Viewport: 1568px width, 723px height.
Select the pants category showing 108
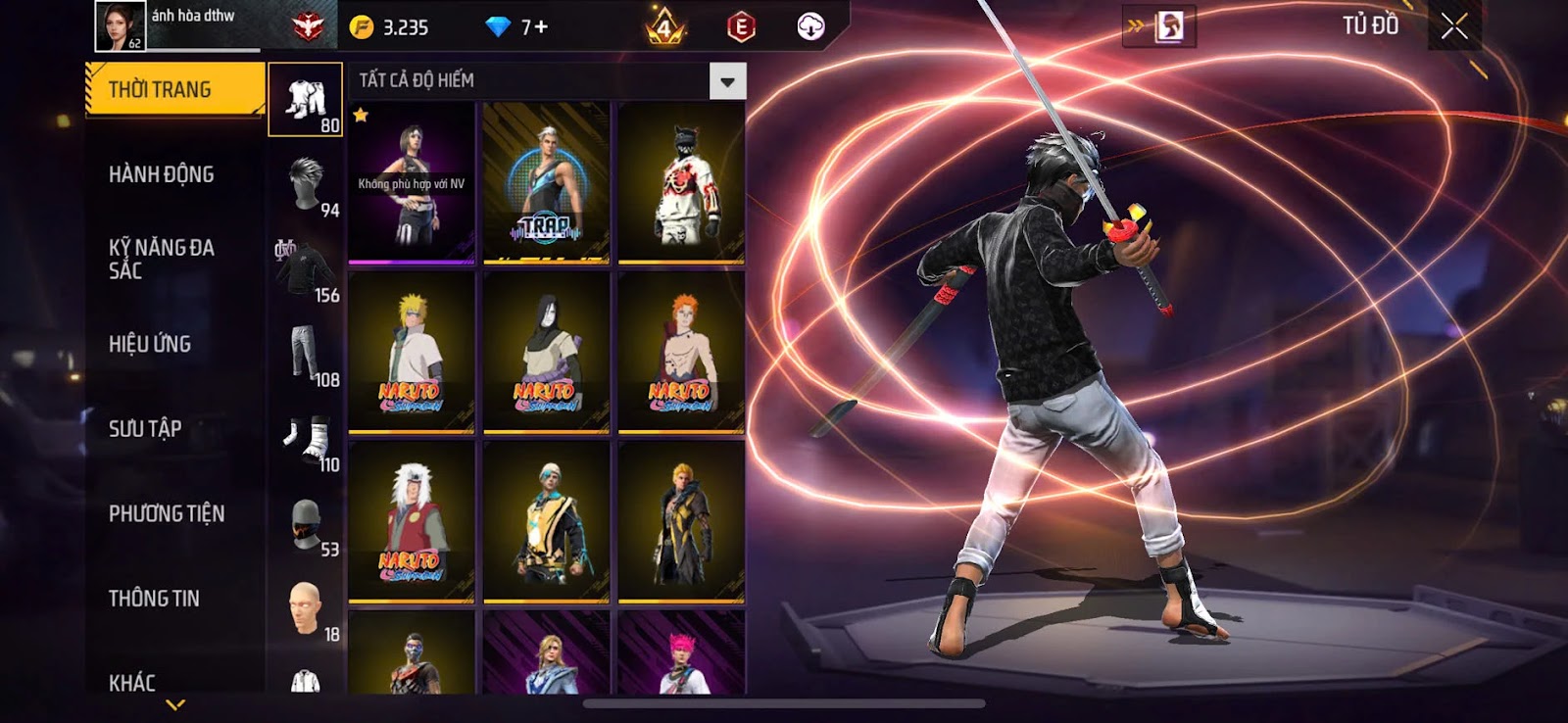tap(306, 355)
